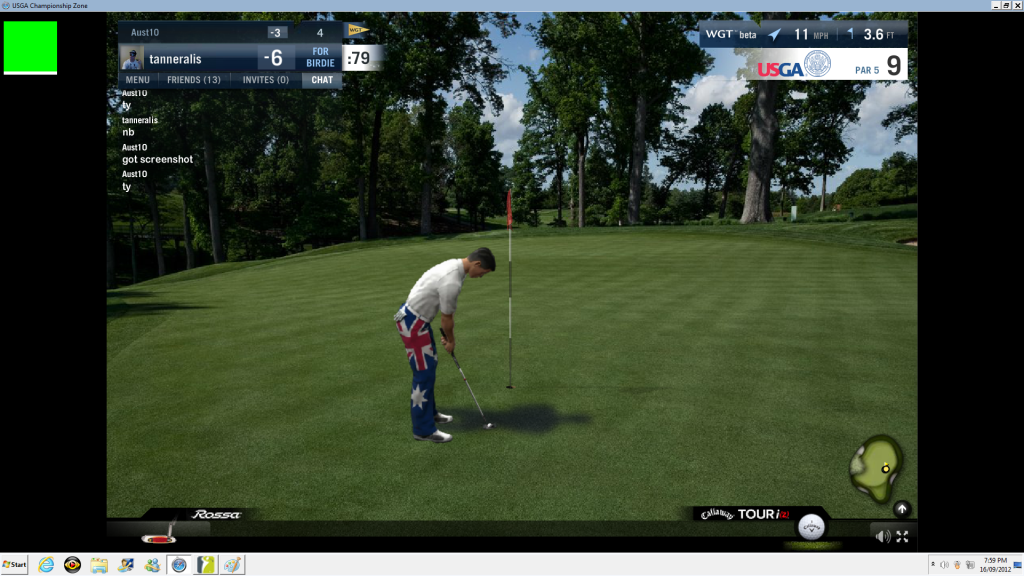Screen dimensions: 1024x576
Task: Show the Friends (13) list
Action: pyautogui.click(x=194, y=80)
